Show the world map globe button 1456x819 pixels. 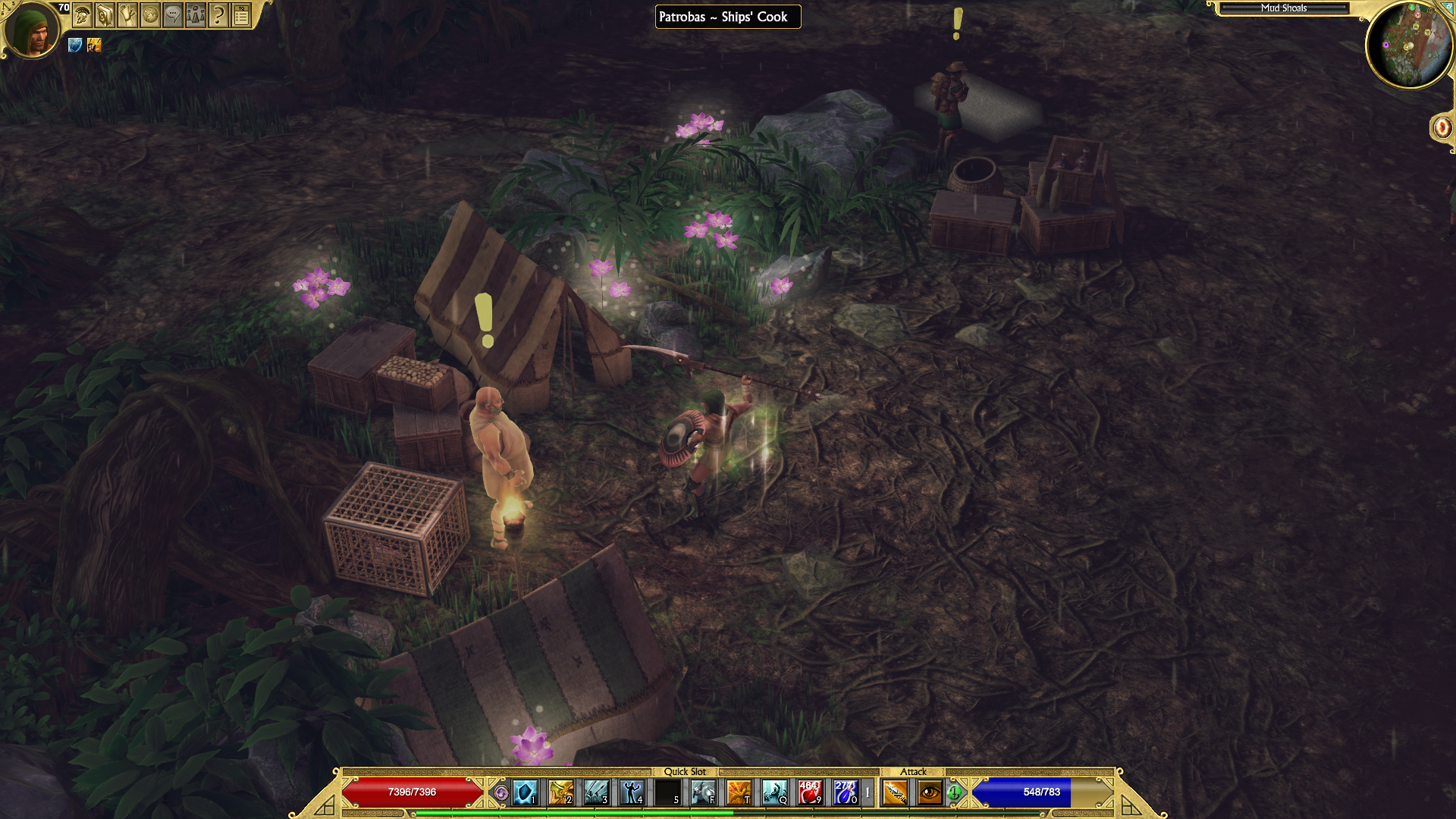point(150,14)
